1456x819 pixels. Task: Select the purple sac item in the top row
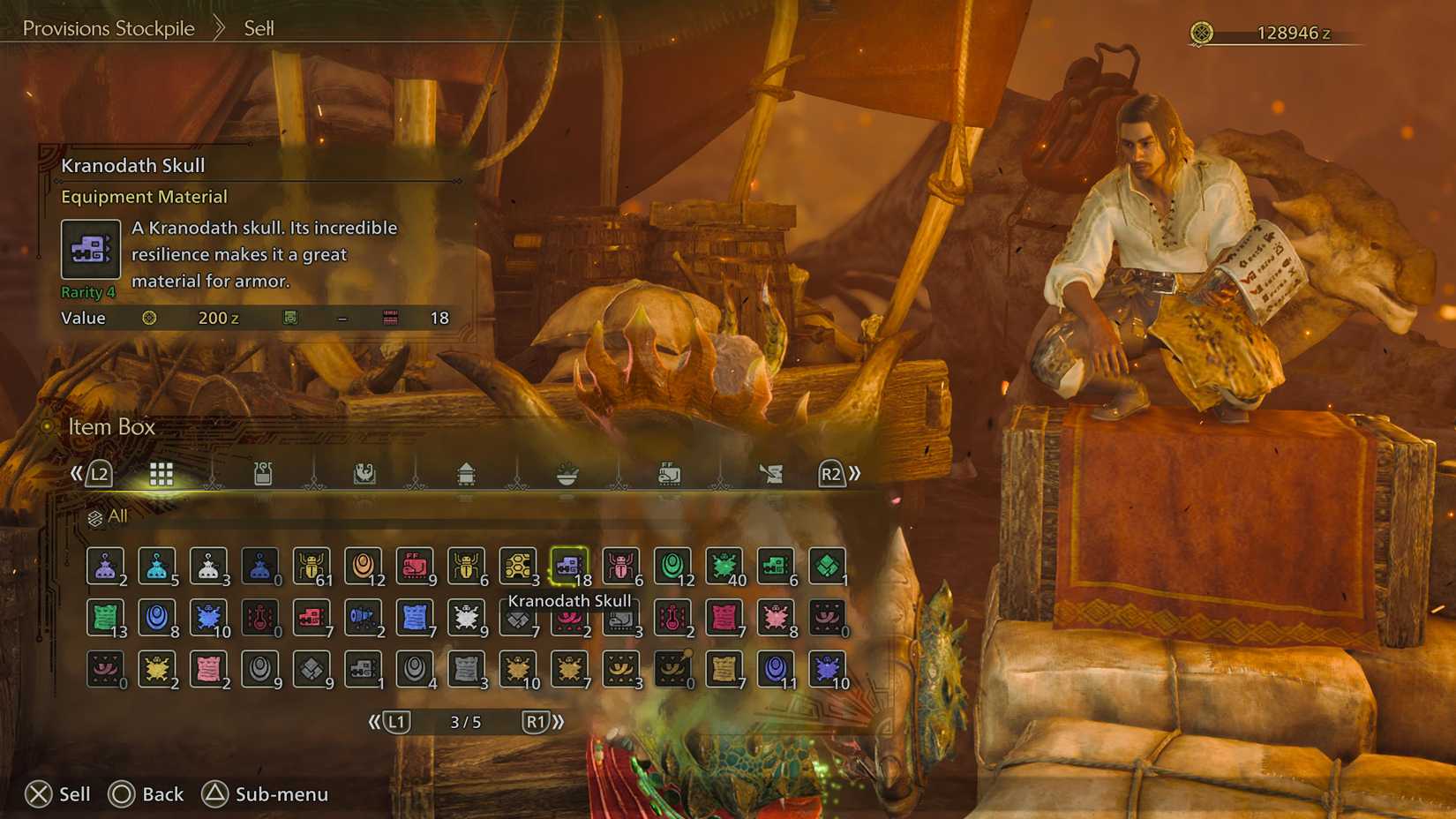[x=104, y=567]
